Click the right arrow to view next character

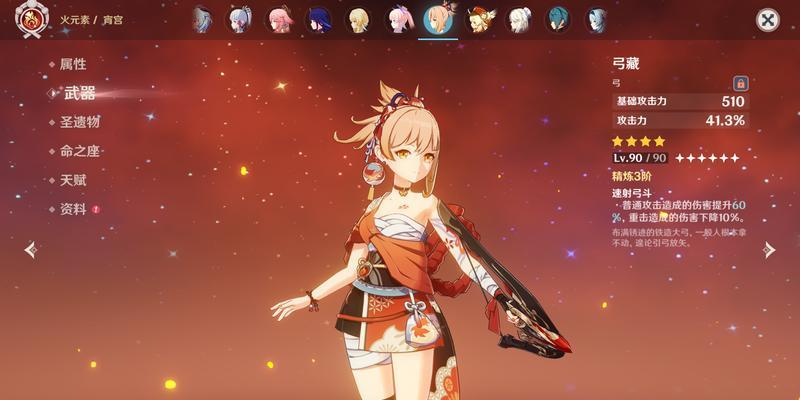768,250
